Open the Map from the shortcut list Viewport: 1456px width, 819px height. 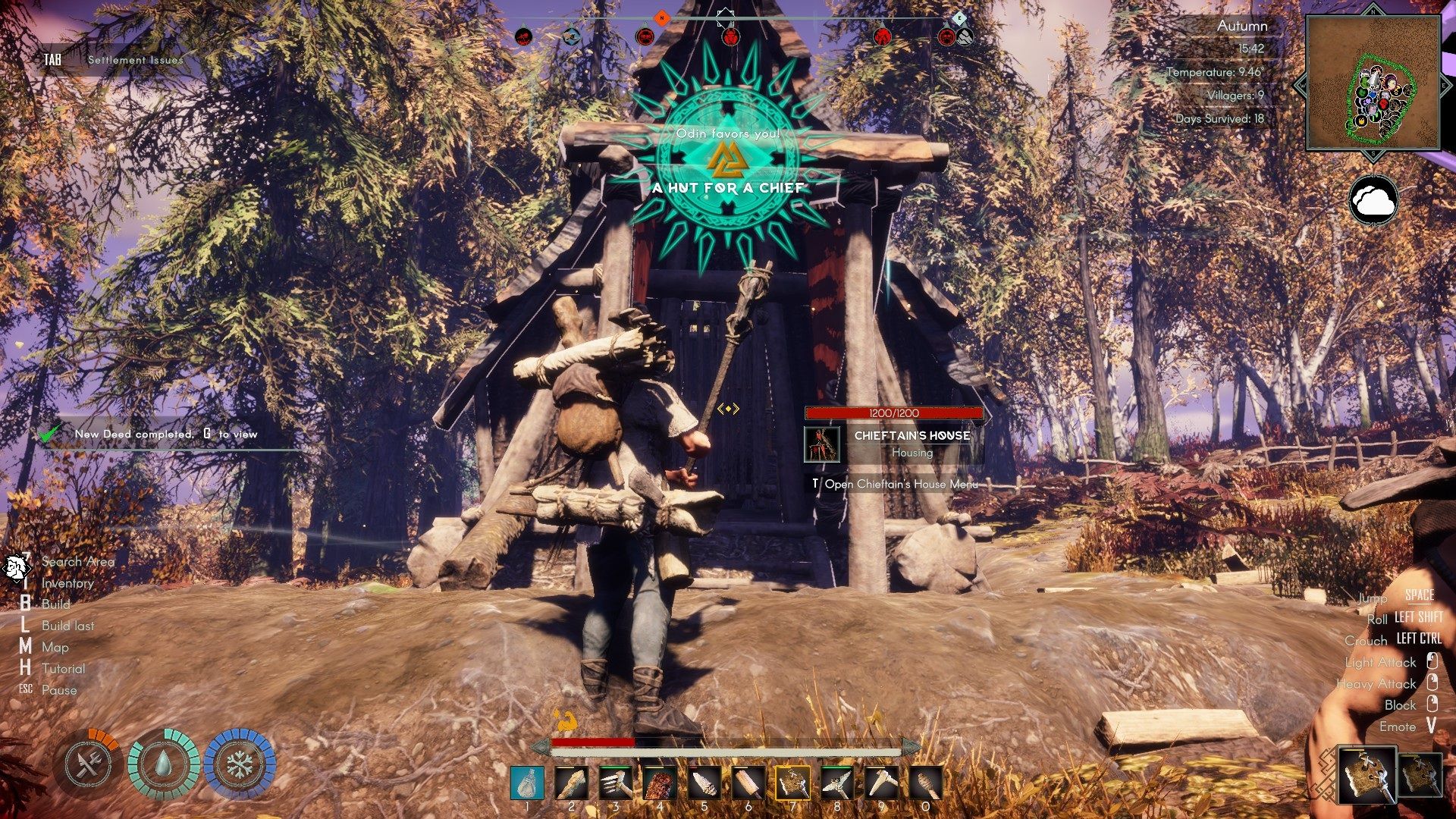coord(55,648)
